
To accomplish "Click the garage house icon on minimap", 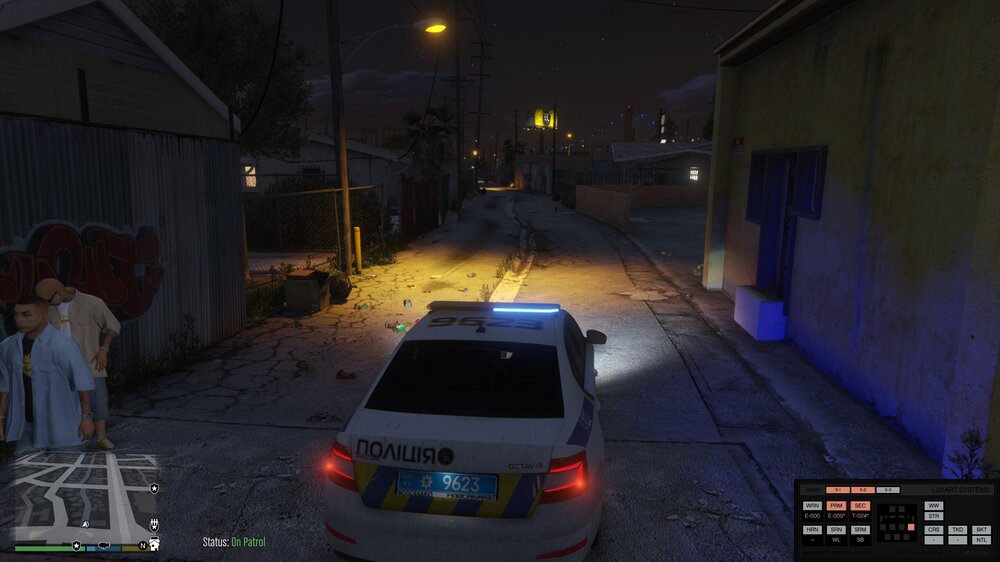I will tap(154, 544).
